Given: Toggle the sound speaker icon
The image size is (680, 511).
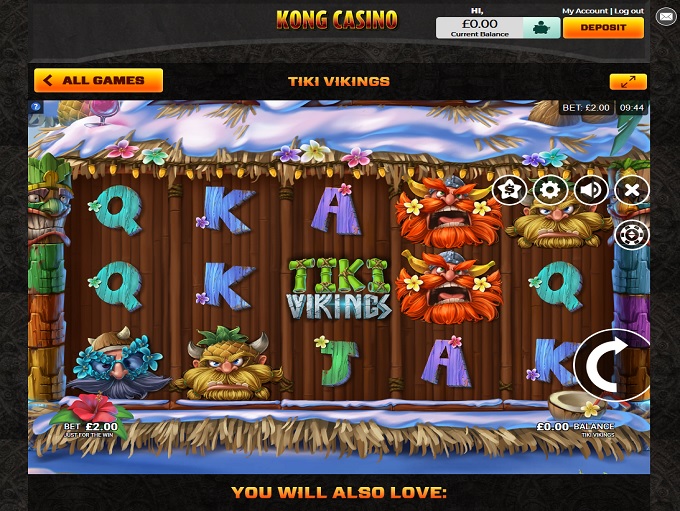Looking at the screenshot, I should click(x=591, y=189).
